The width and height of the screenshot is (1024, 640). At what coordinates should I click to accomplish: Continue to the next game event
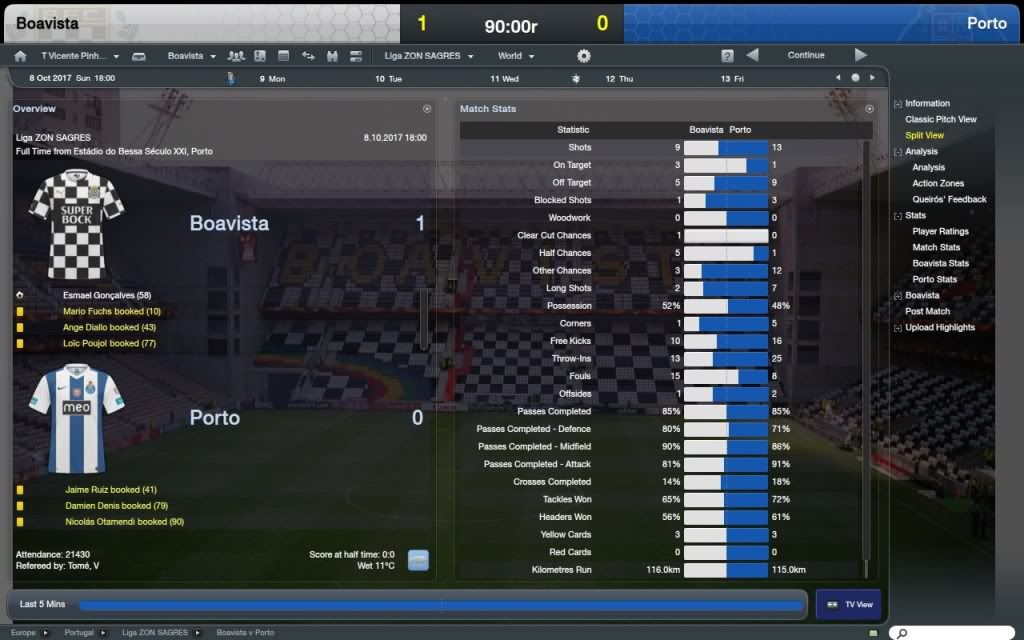tap(805, 56)
